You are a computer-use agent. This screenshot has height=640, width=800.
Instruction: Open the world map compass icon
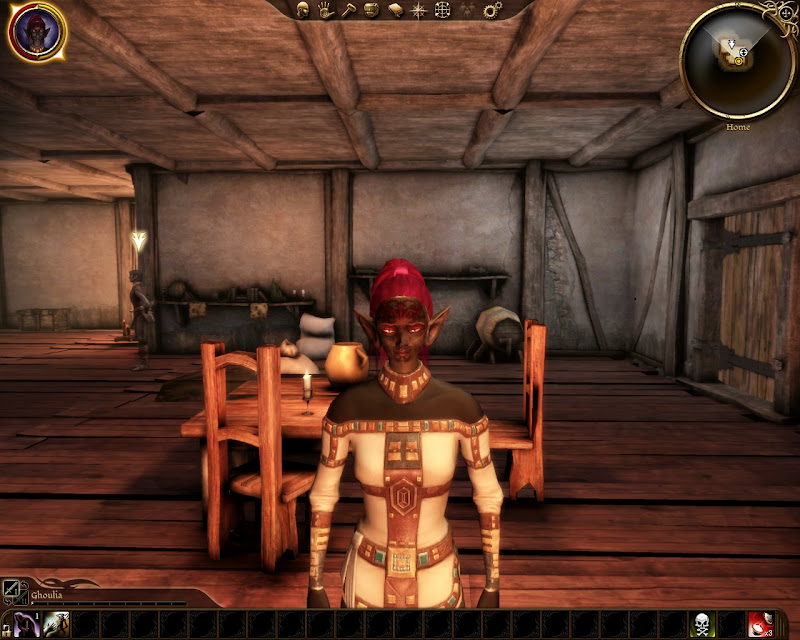click(419, 10)
